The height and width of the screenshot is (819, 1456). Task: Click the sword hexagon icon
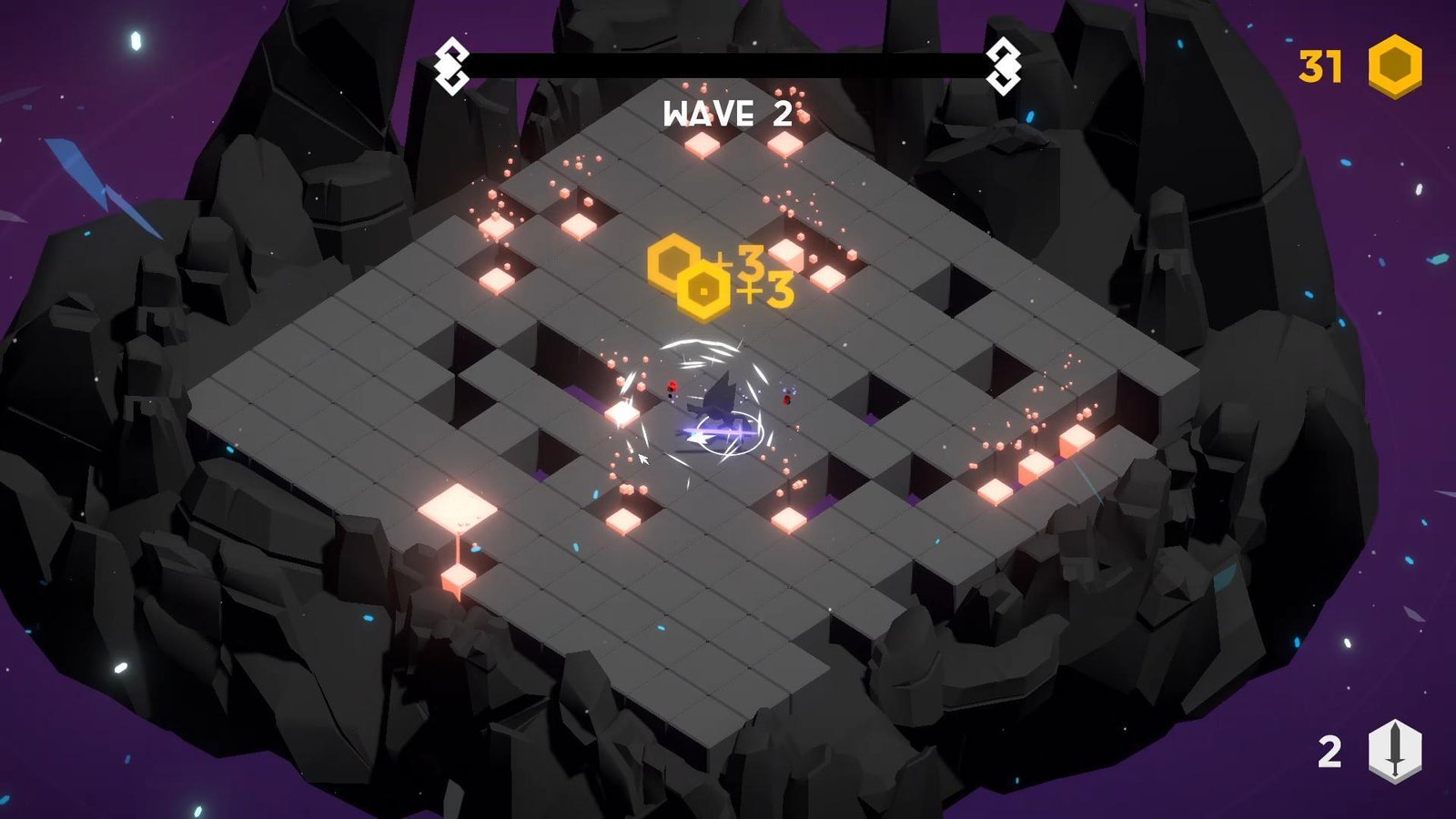pos(1394,751)
